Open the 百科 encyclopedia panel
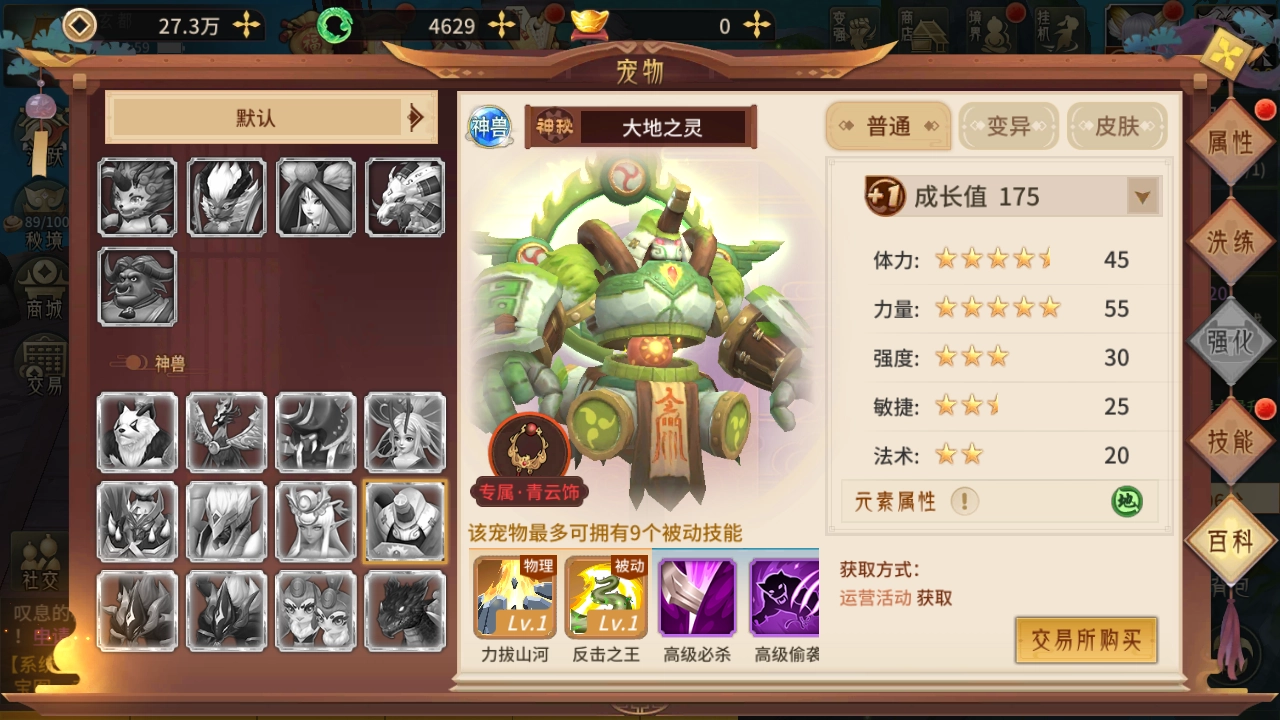 coord(1230,538)
